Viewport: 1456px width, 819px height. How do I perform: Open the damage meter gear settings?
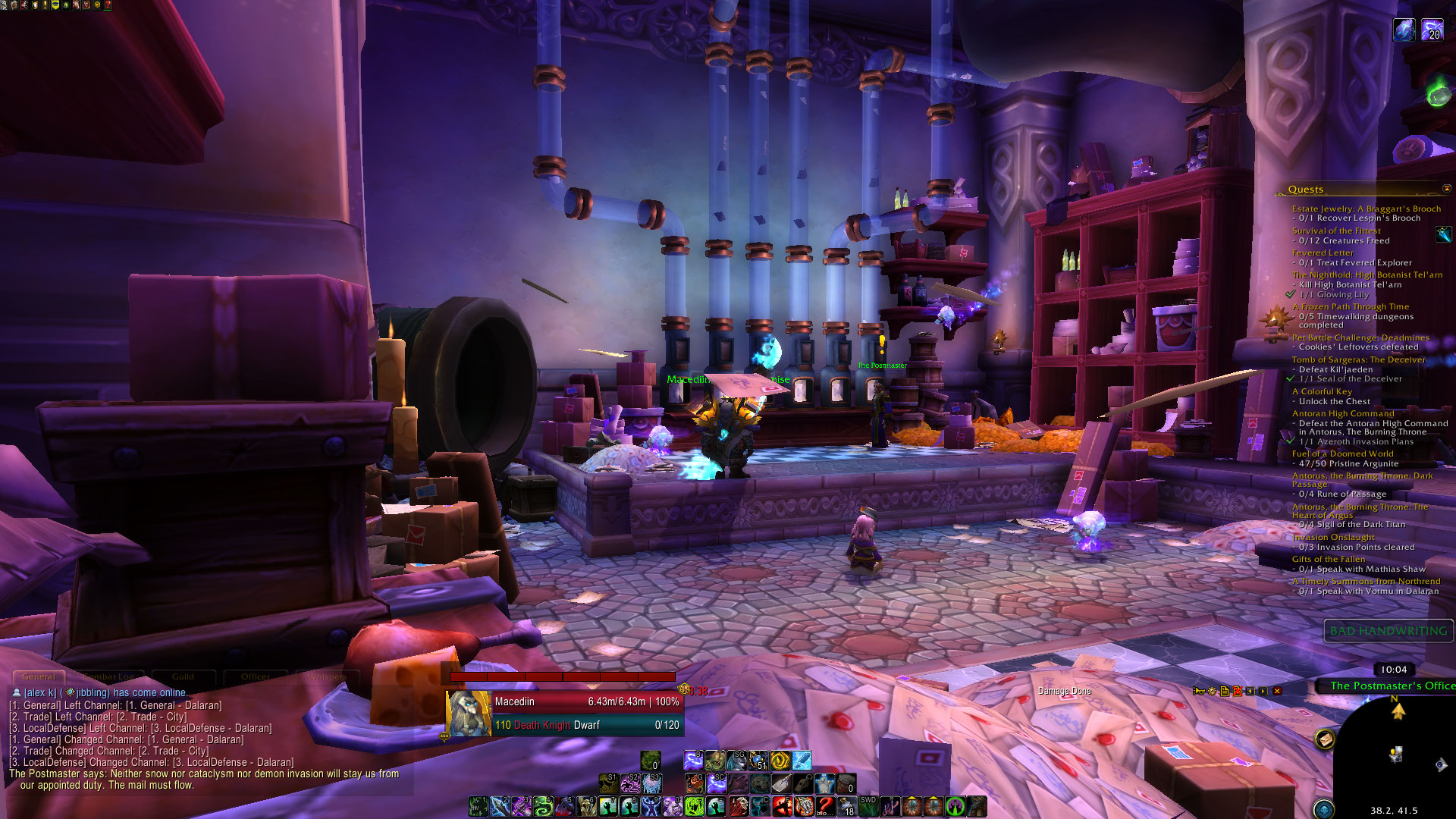pyautogui.click(x=1212, y=691)
